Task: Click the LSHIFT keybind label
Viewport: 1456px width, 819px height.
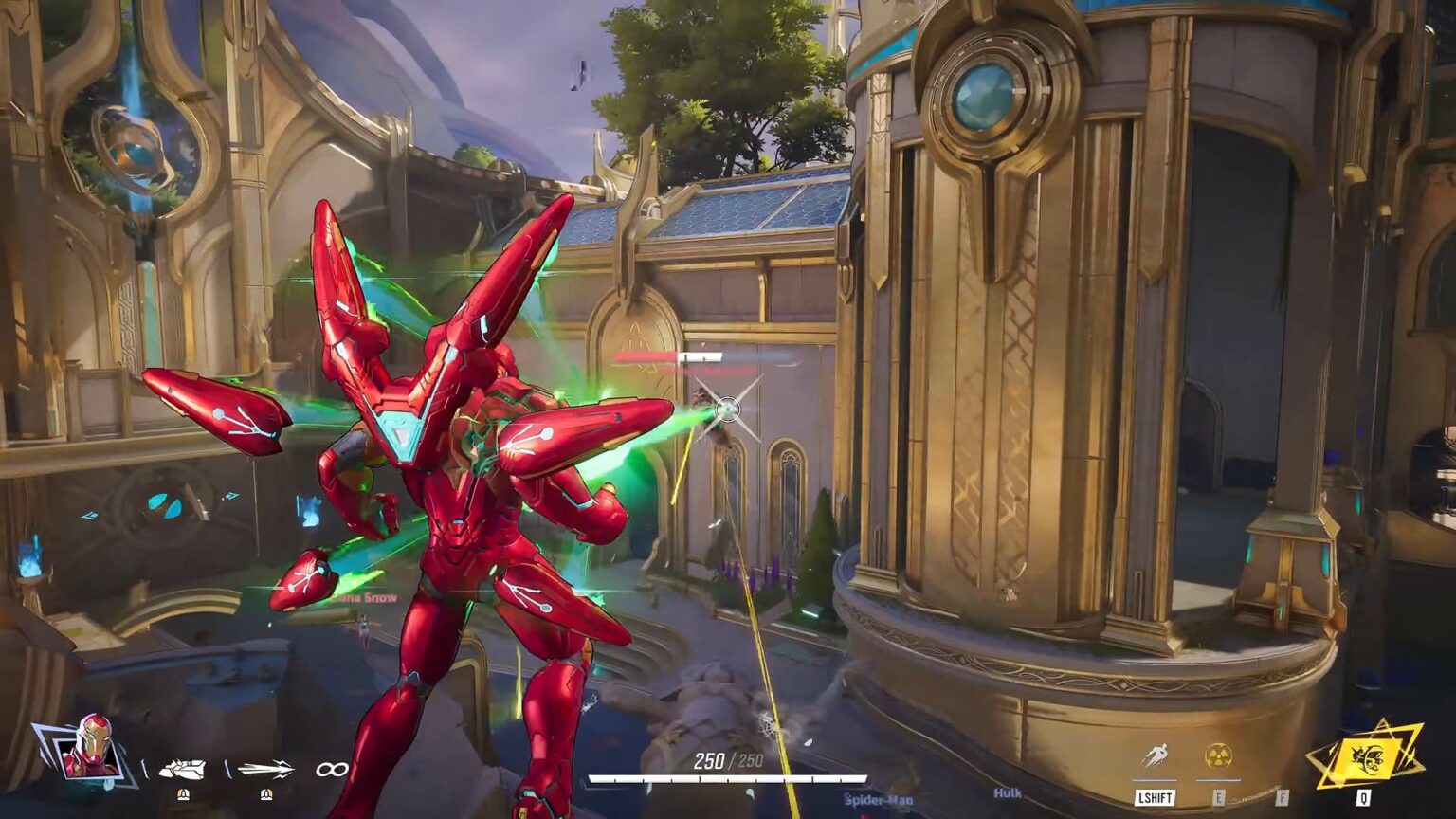Action: tap(1156, 797)
